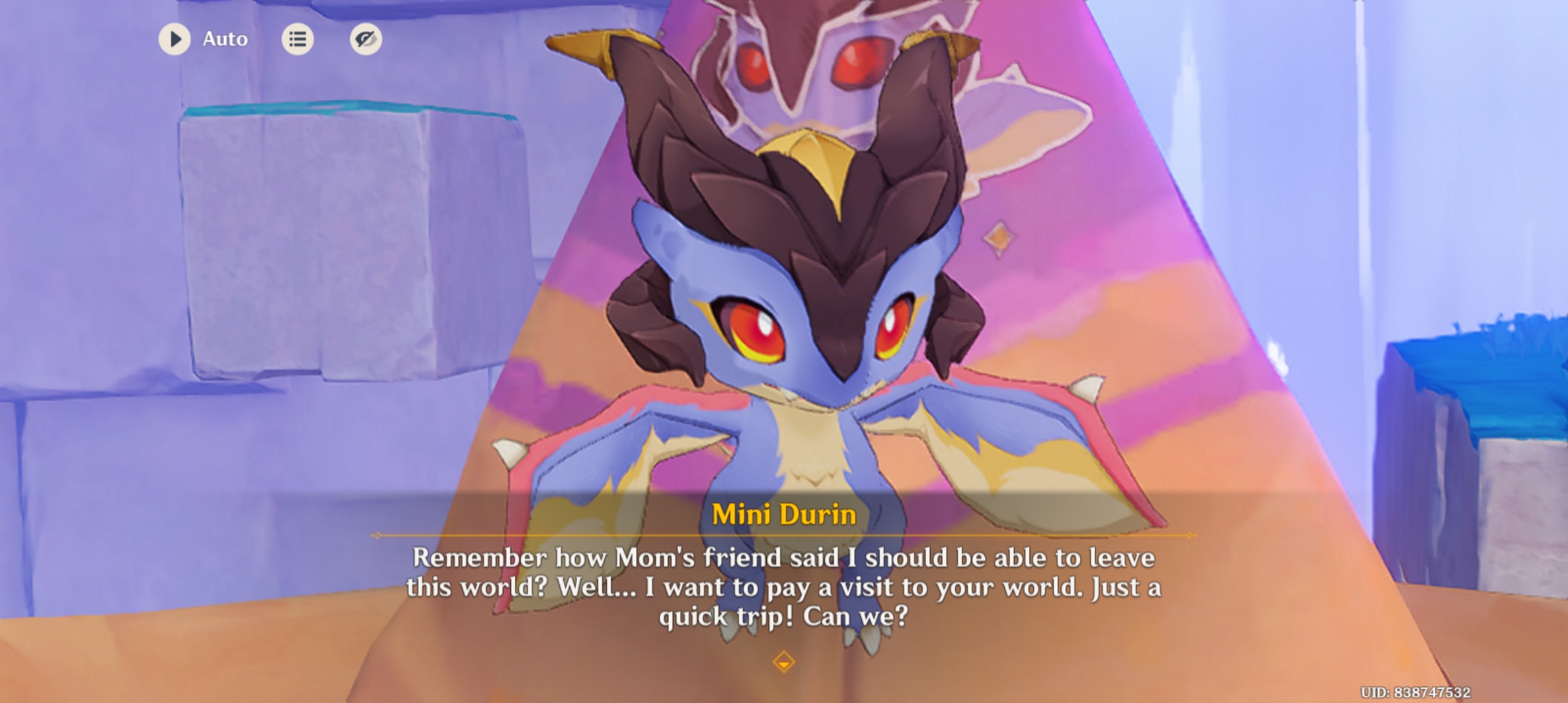Select the list-style conversation log icon
1568x703 pixels.
click(x=298, y=38)
